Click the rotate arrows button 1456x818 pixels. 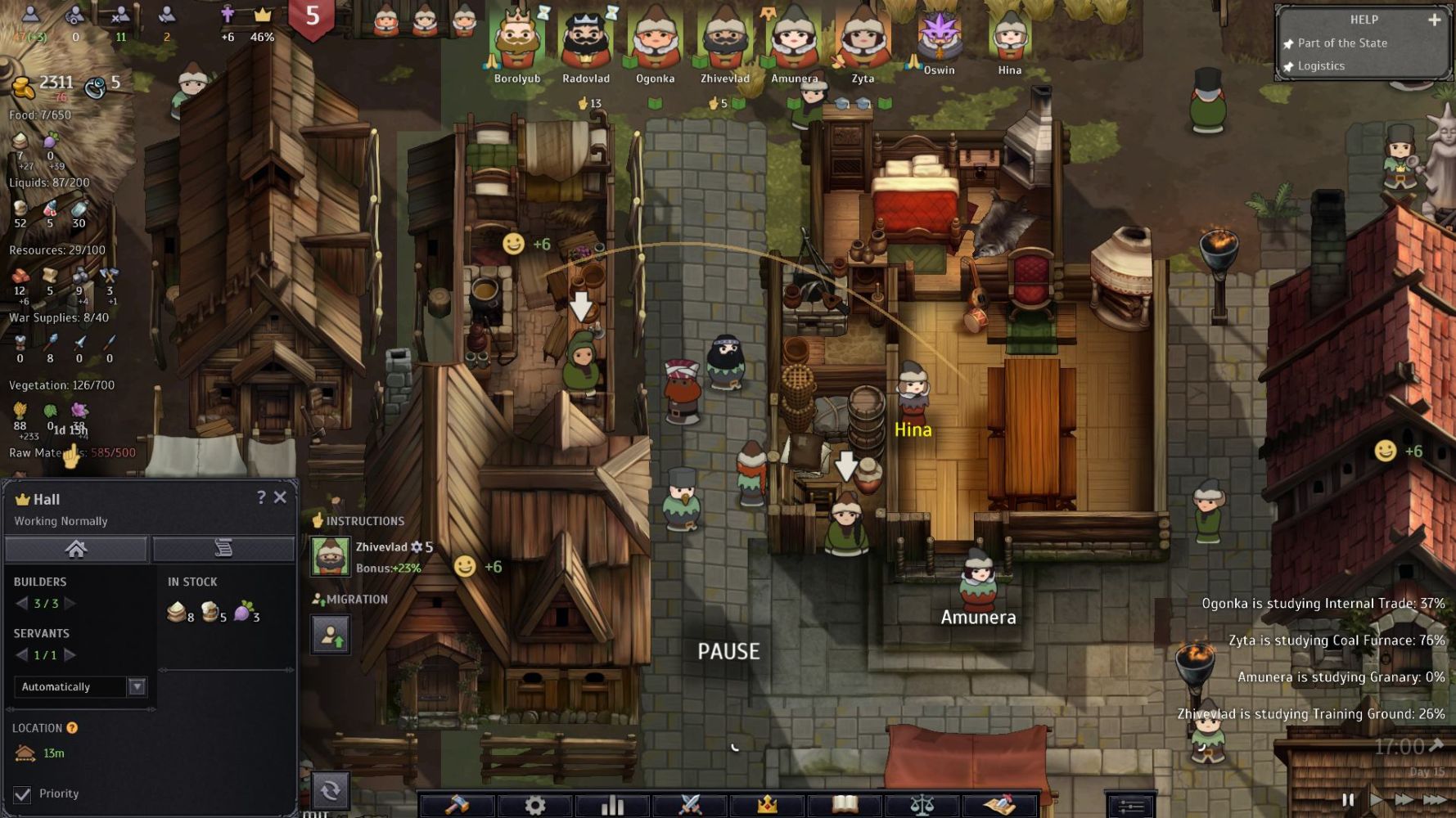tap(331, 790)
